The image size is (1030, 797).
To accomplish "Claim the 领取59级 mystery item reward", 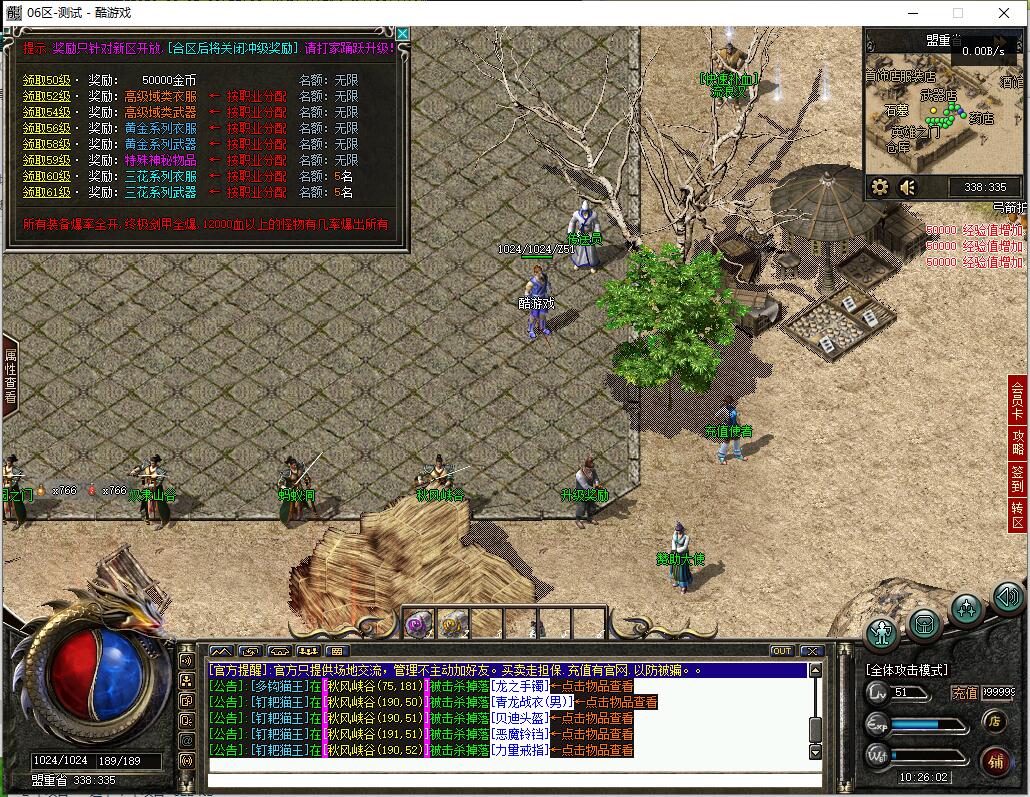I will click(x=47, y=160).
